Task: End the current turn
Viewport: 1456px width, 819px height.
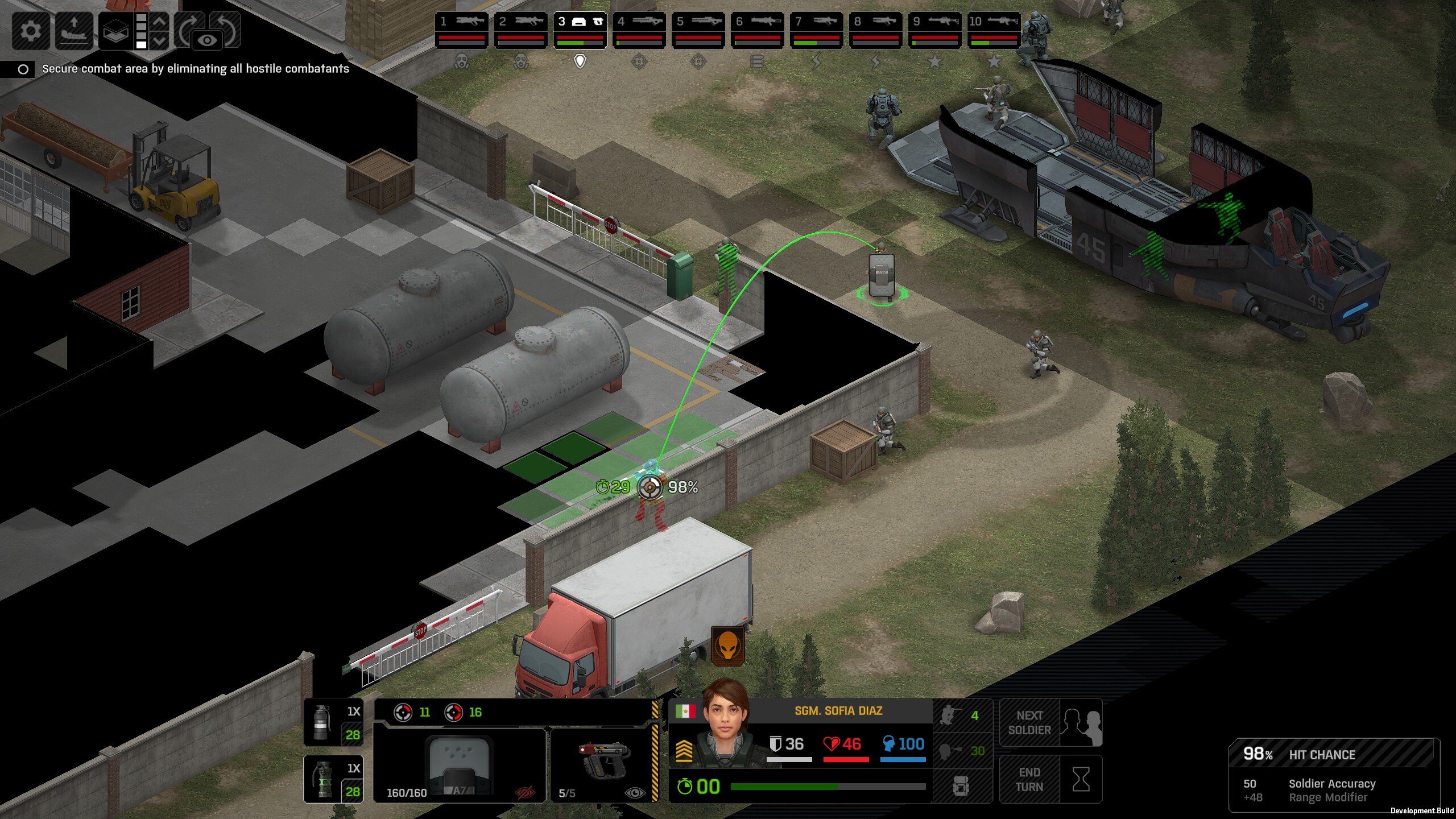Action: pyautogui.click(x=1050, y=780)
